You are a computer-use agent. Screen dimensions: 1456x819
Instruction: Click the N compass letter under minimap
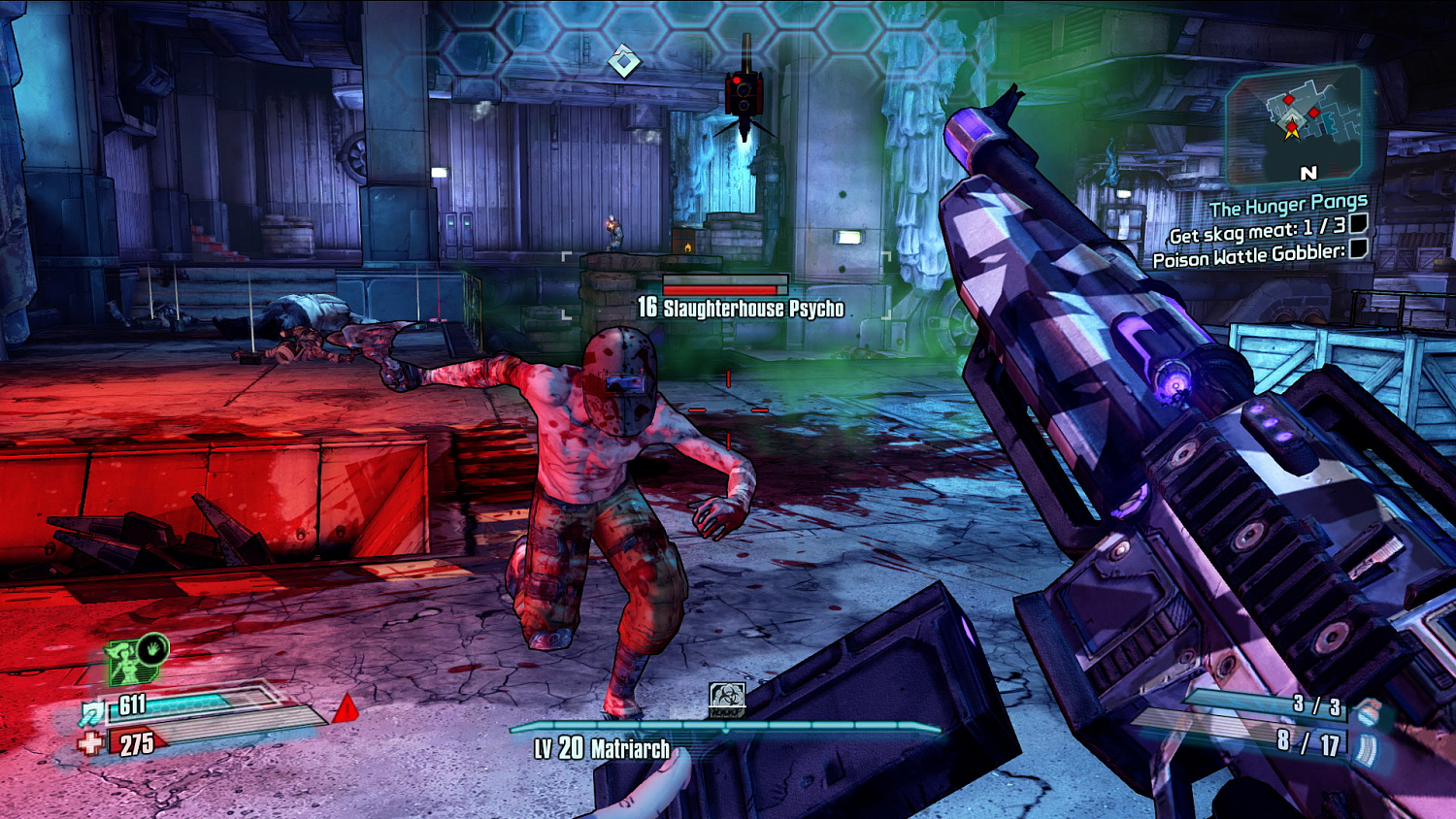pyautogui.click(x=1308, y=173)
